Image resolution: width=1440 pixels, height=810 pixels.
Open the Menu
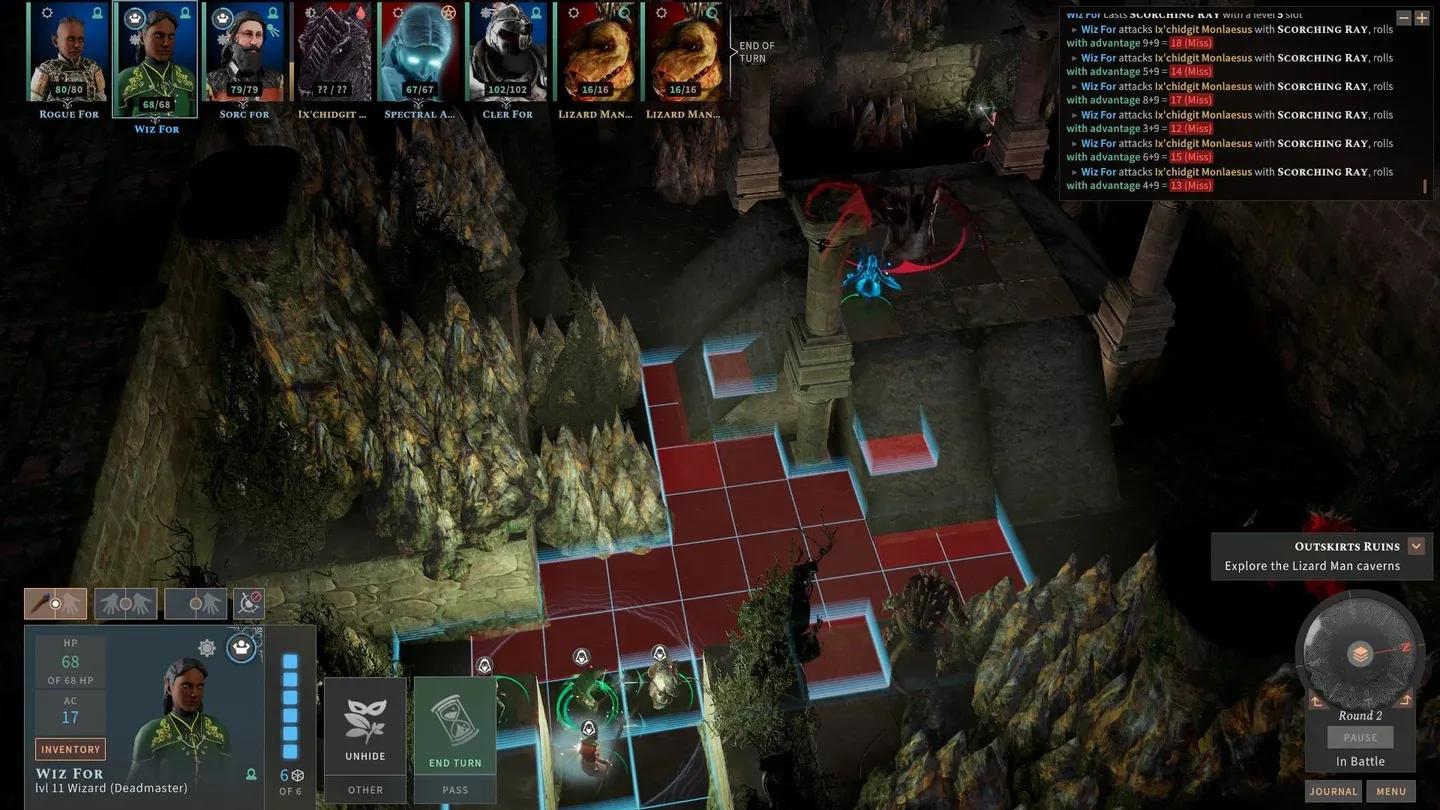coord(1393,791)
